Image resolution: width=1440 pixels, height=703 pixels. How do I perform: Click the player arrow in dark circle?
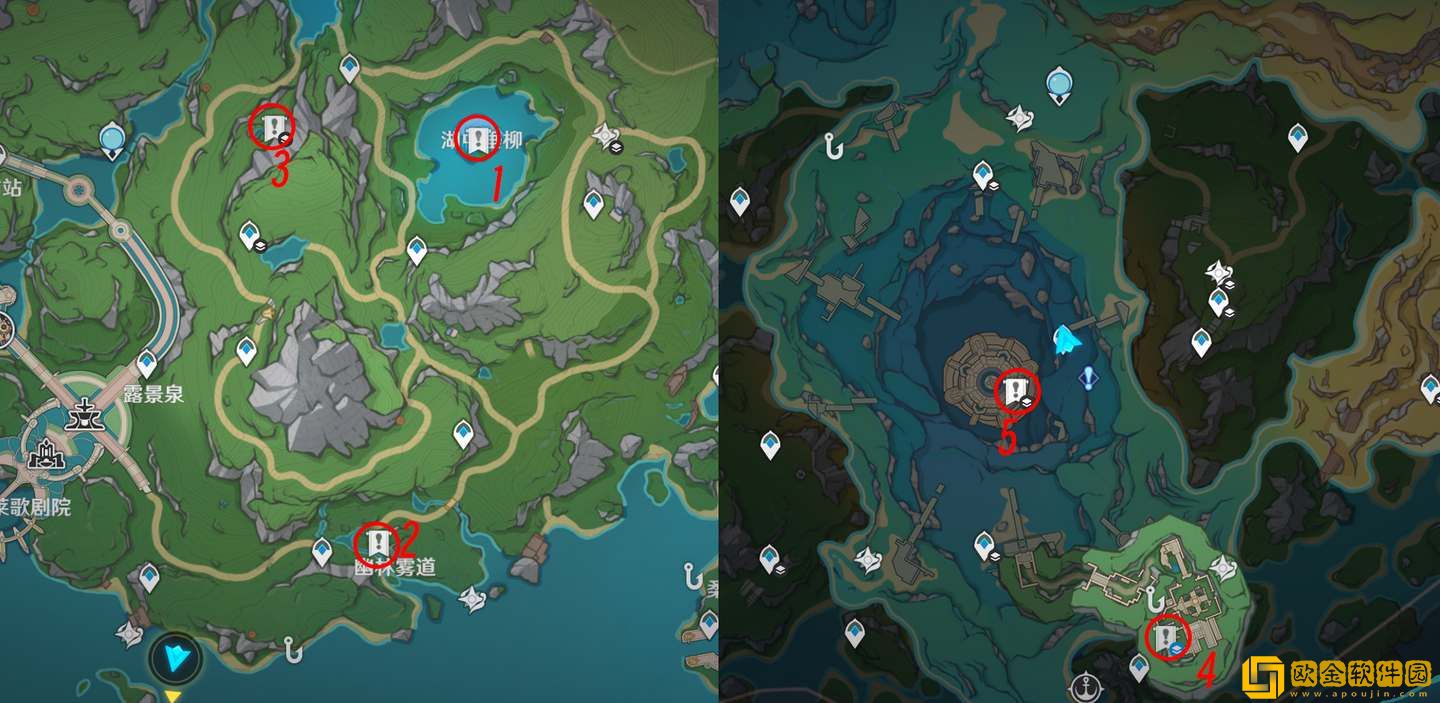(x=176, y=658)
